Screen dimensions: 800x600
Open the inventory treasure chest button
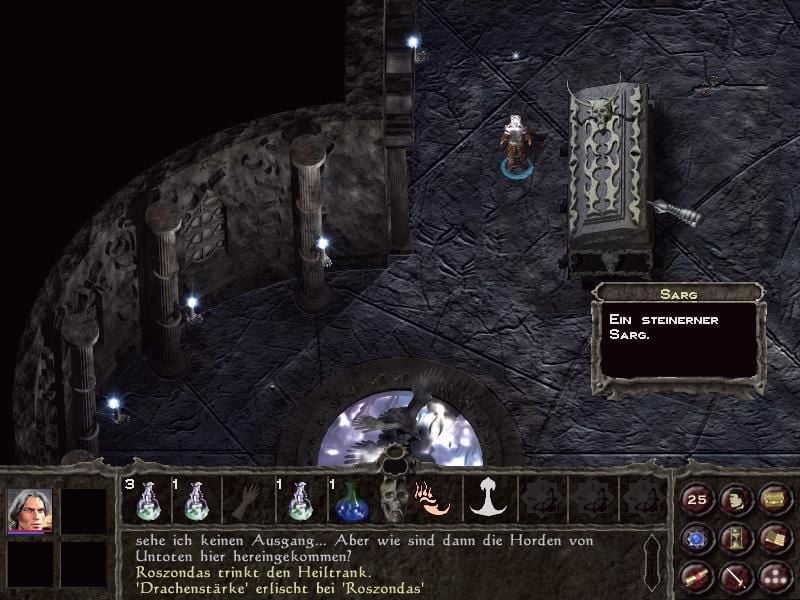pos(774,499)
